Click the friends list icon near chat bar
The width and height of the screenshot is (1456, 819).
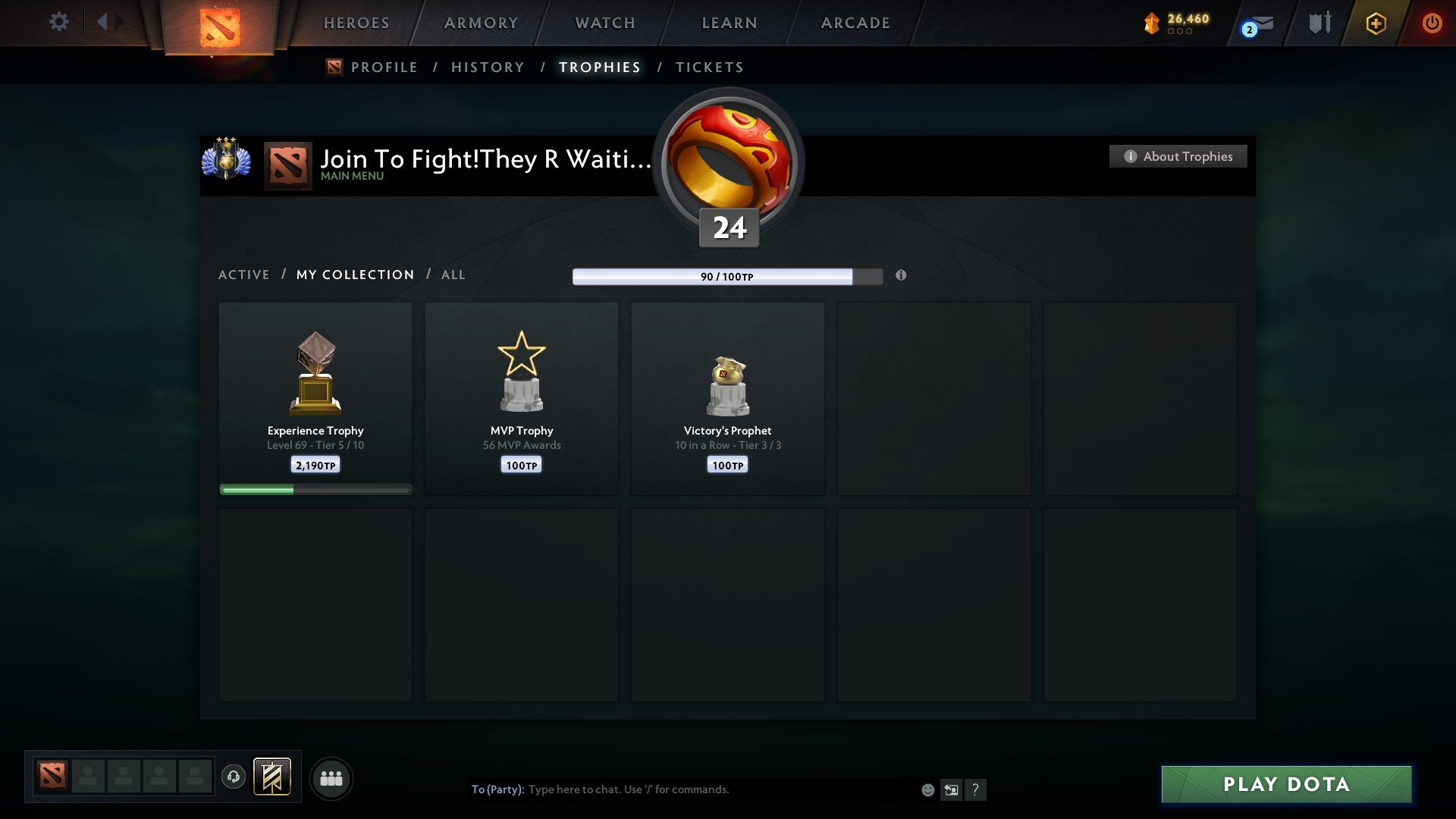tap(331, 777)
